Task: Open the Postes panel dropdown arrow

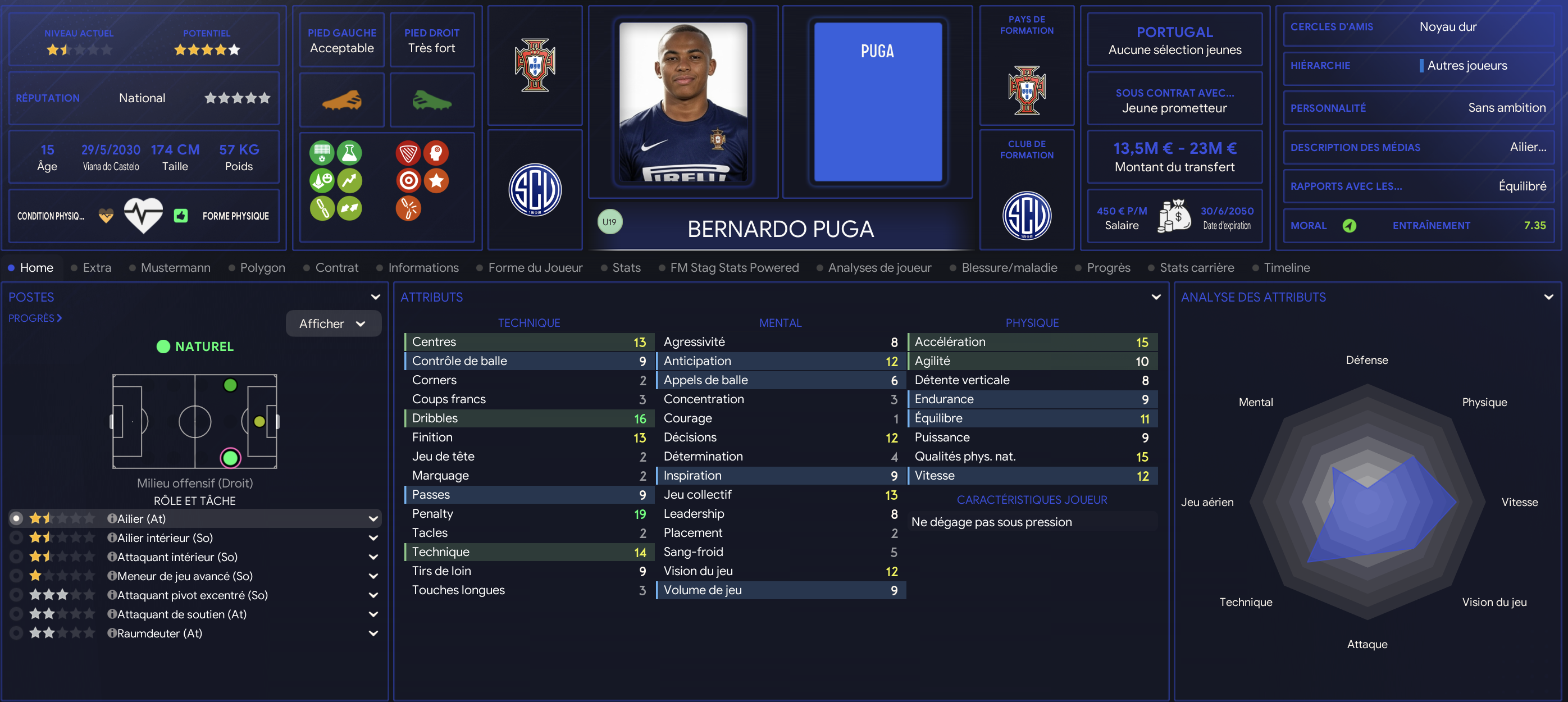Action: pyautogui.click(x=376, y=297)
